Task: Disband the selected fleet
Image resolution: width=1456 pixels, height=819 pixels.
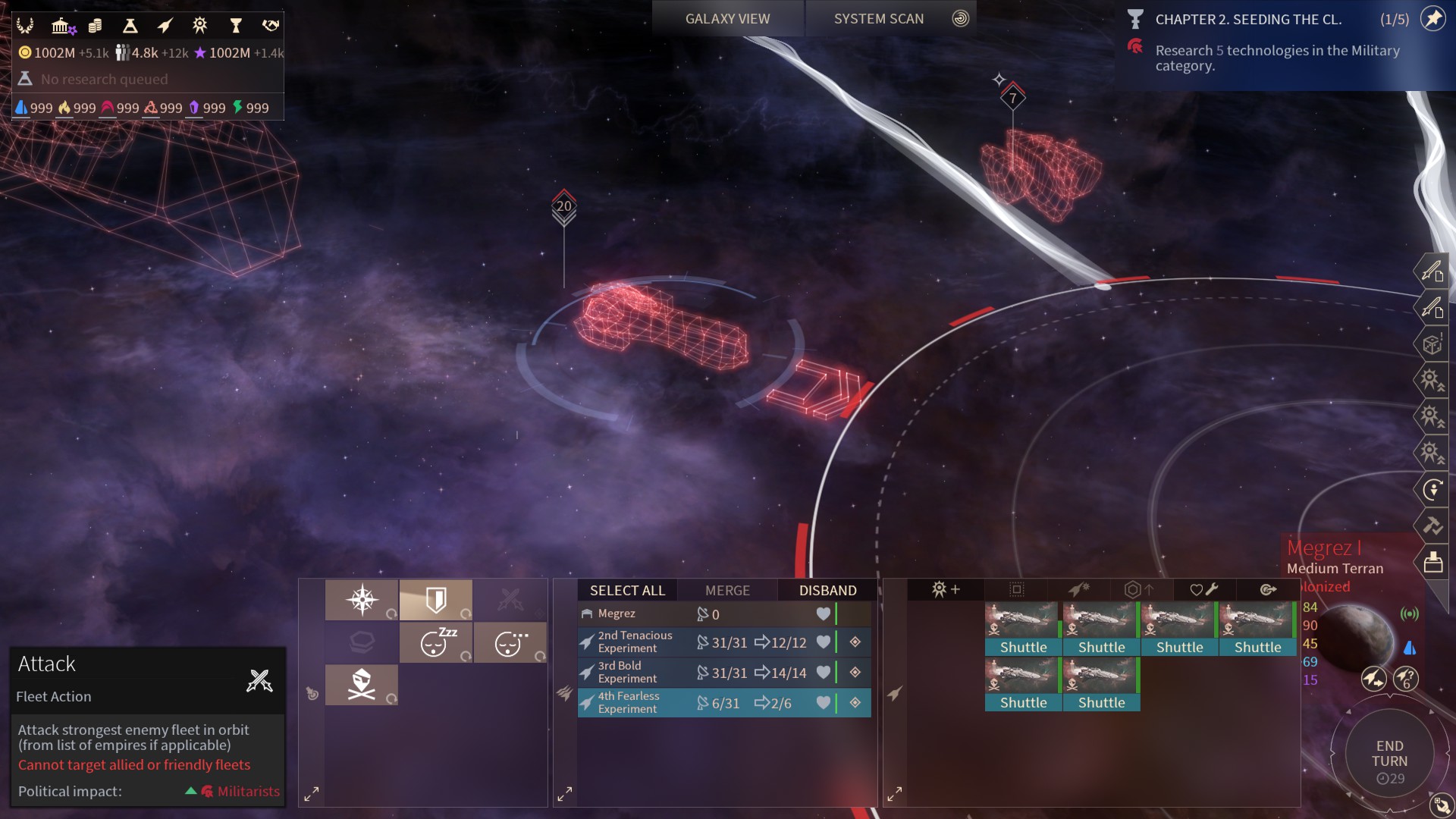Action: 827,590
